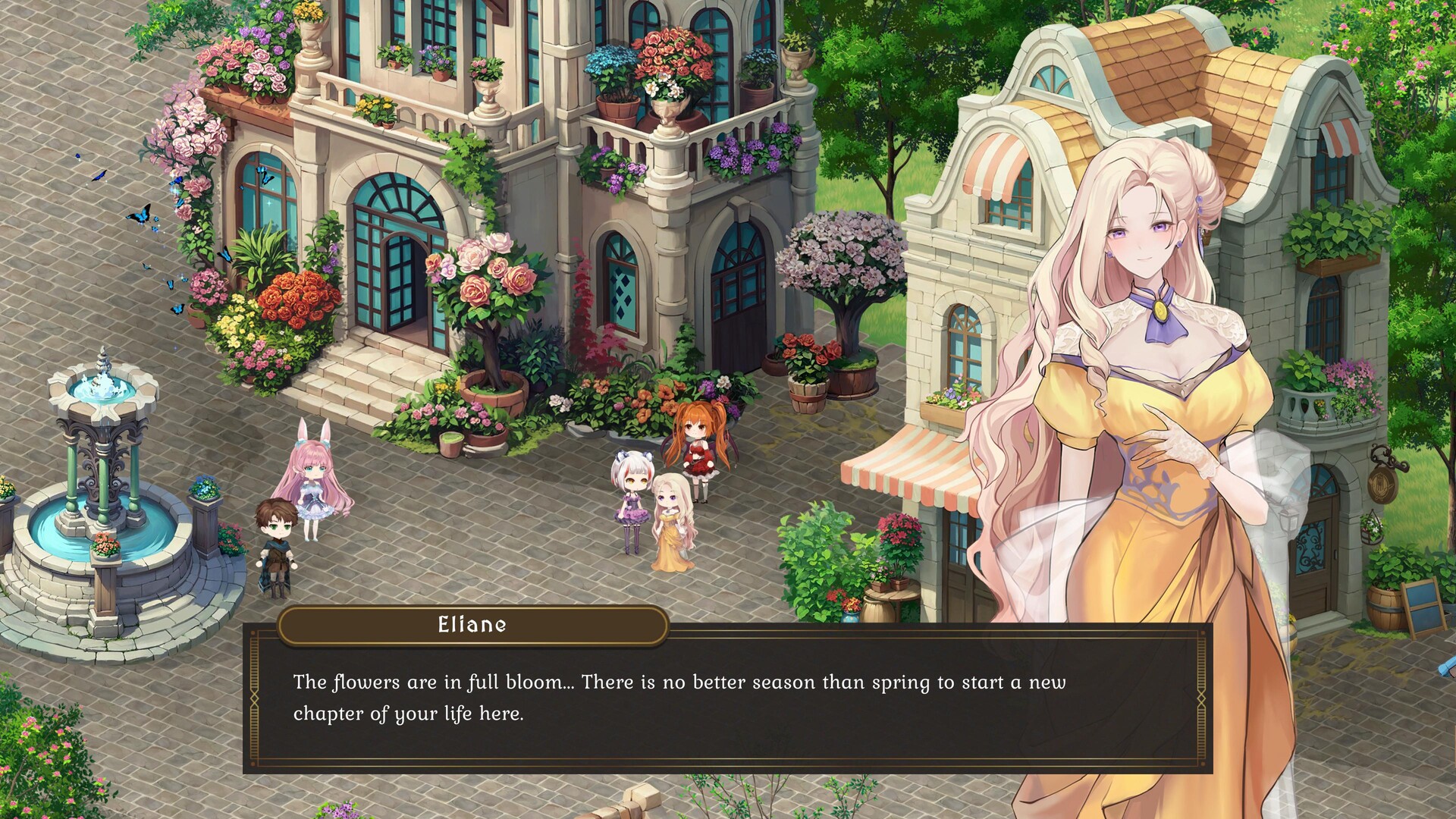
Task: Click the hanging shop sign beside the door
Action: pos(1382,484)
